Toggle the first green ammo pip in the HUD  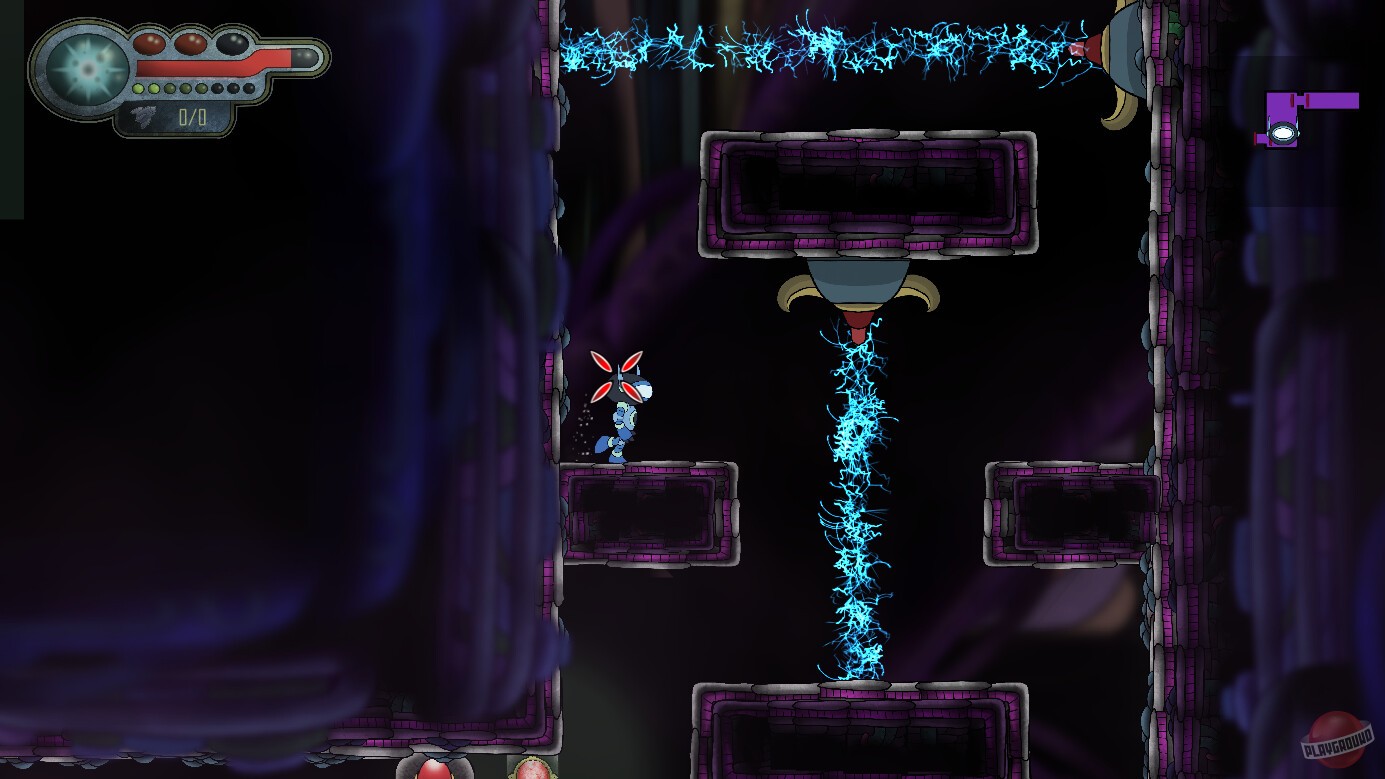point(138,89)
